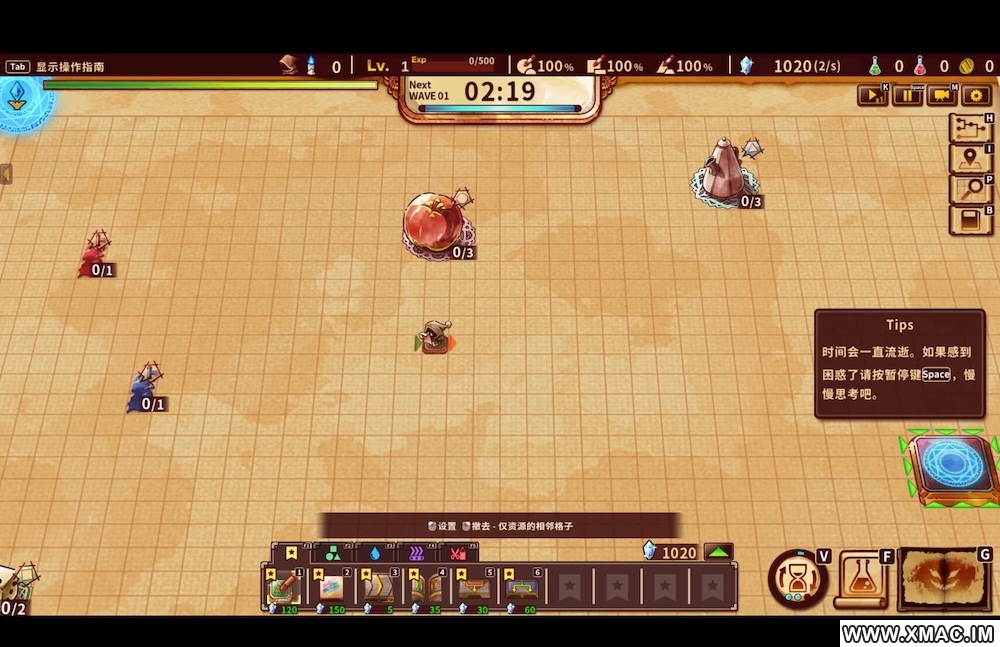
Task: Open the flask research scroll
Action: [860, 578]
